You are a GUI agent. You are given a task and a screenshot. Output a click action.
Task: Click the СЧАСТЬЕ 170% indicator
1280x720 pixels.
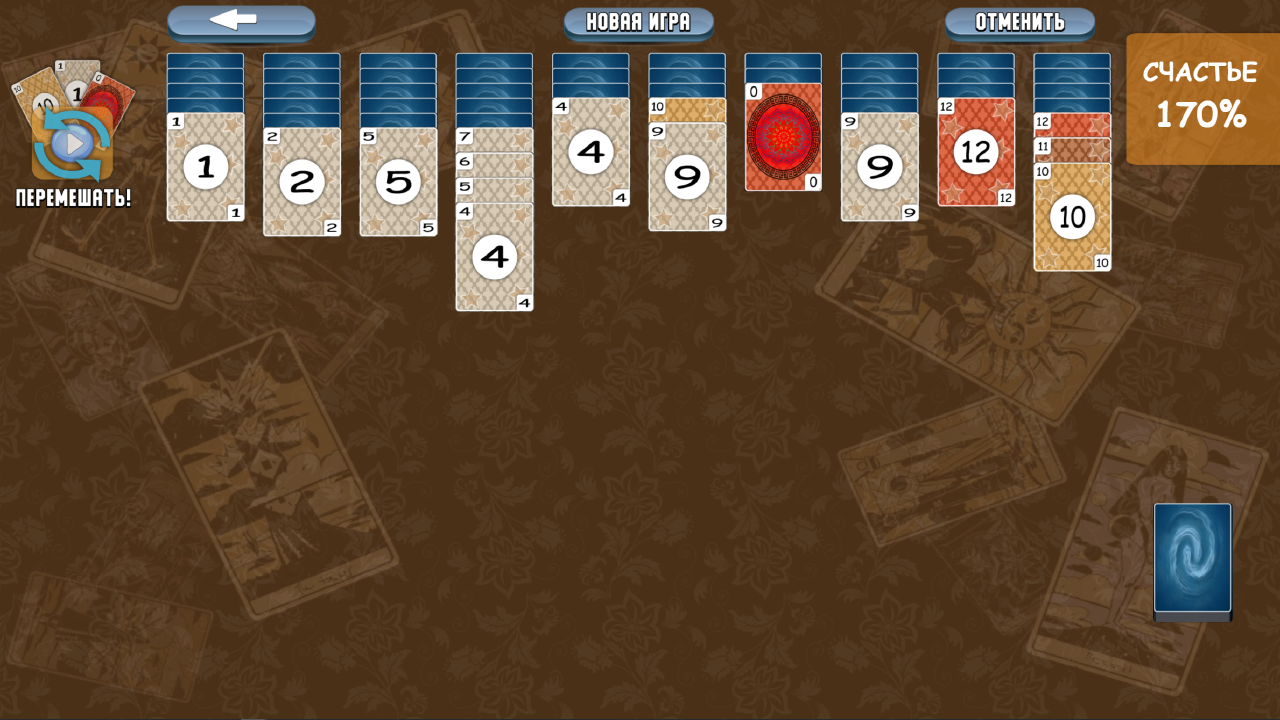[x=1200, y=96]
